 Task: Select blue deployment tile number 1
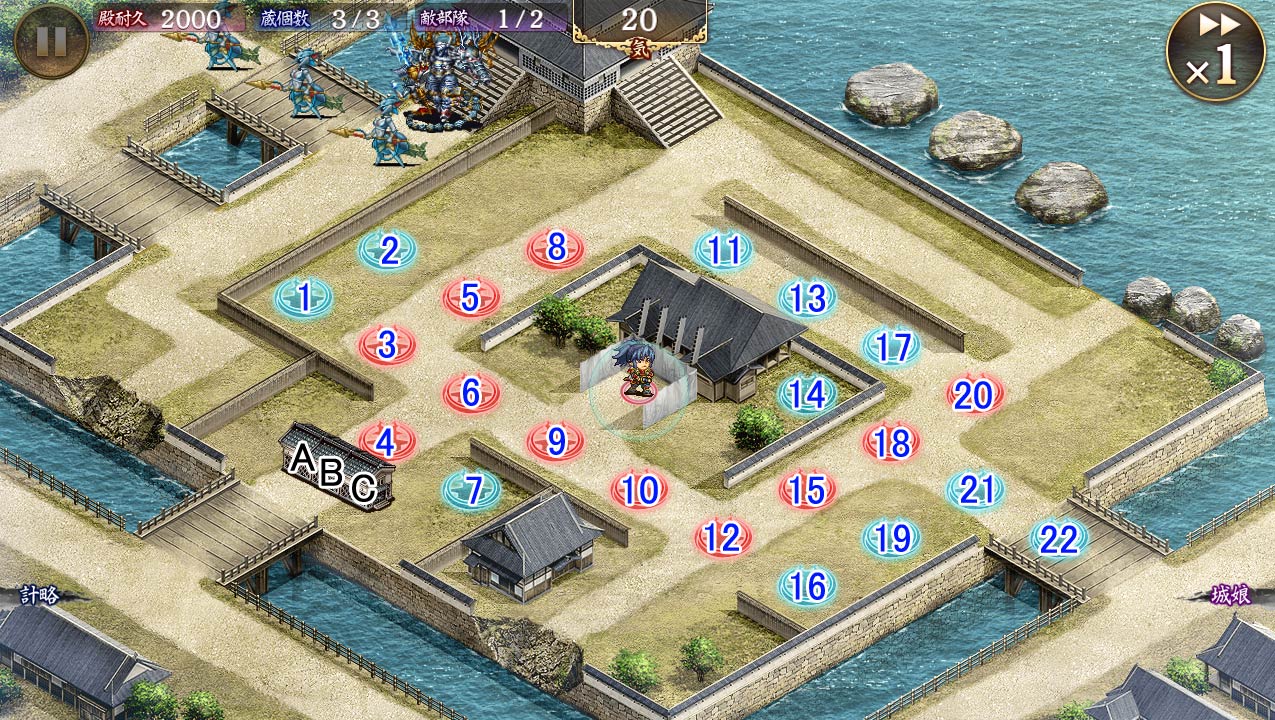[303, 297]
